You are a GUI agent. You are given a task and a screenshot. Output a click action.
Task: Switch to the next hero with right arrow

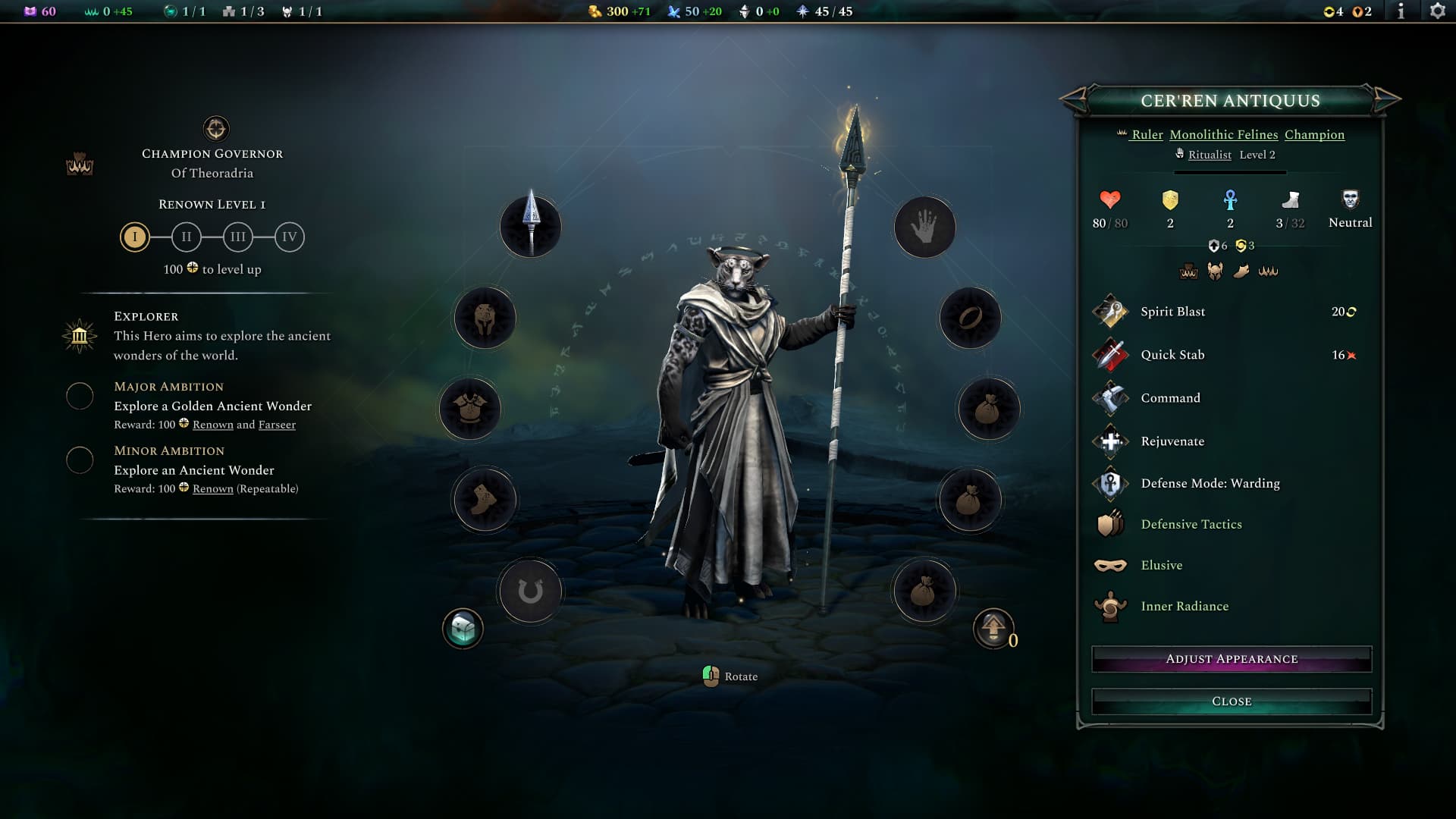(x=1386, y=99)
